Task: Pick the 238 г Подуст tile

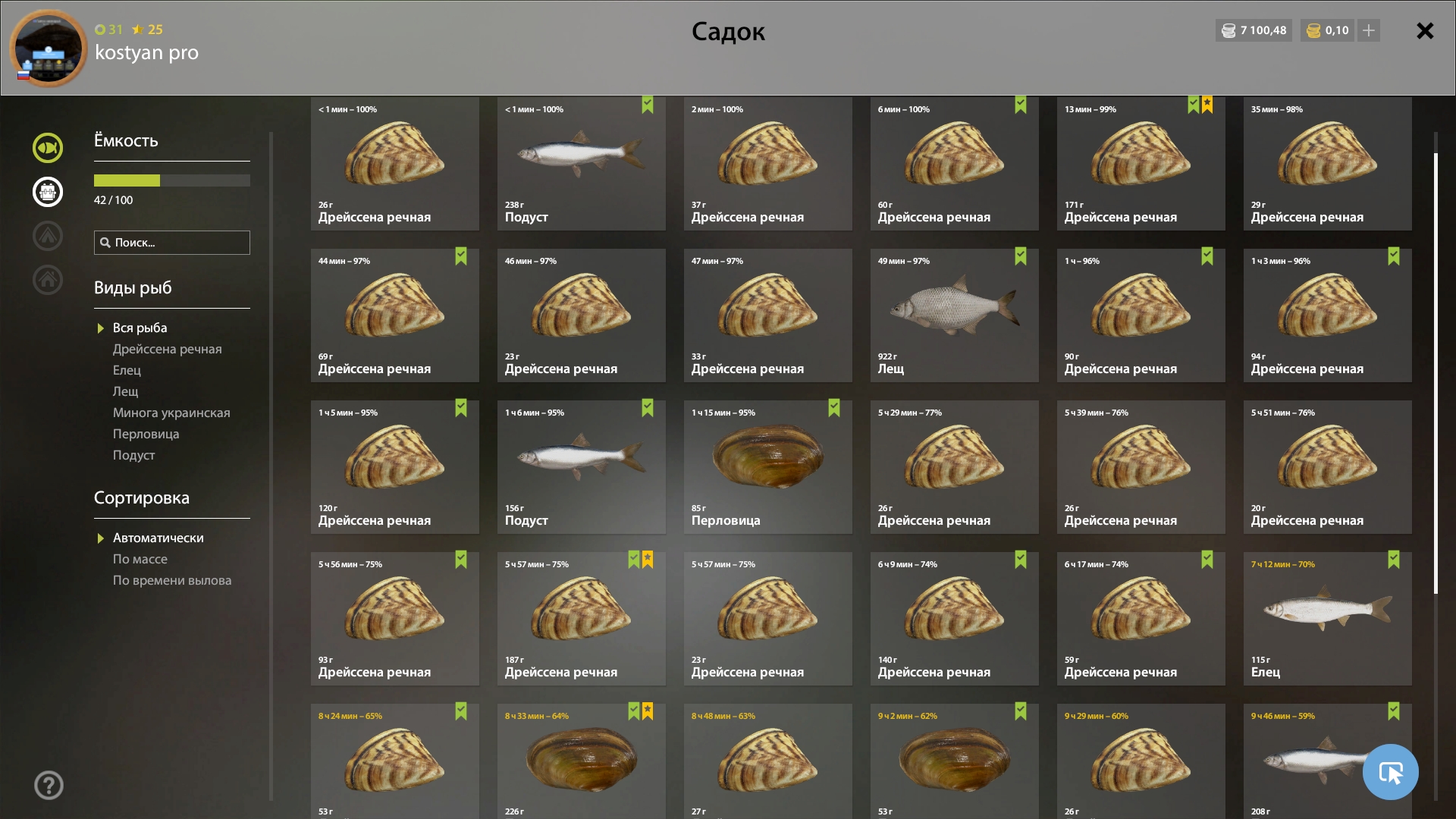Action: point(581,163)
